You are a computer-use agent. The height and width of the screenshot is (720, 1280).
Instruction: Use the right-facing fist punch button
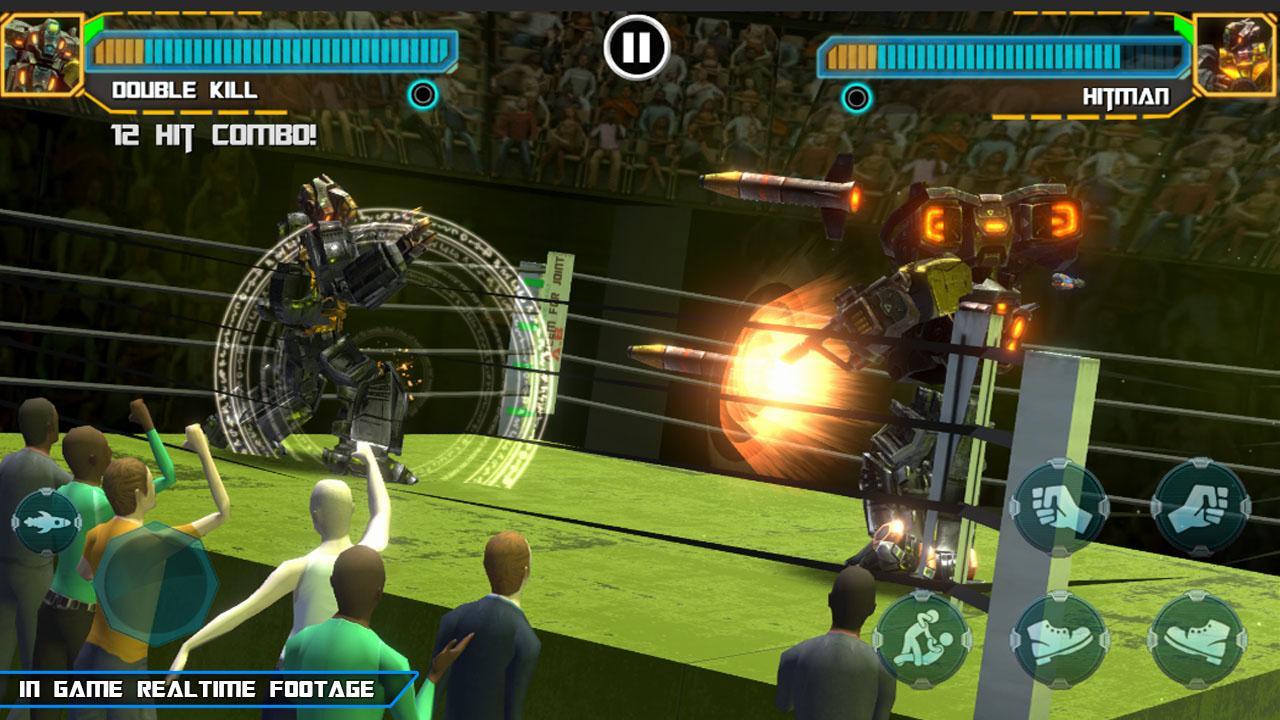pos(1199,507)
